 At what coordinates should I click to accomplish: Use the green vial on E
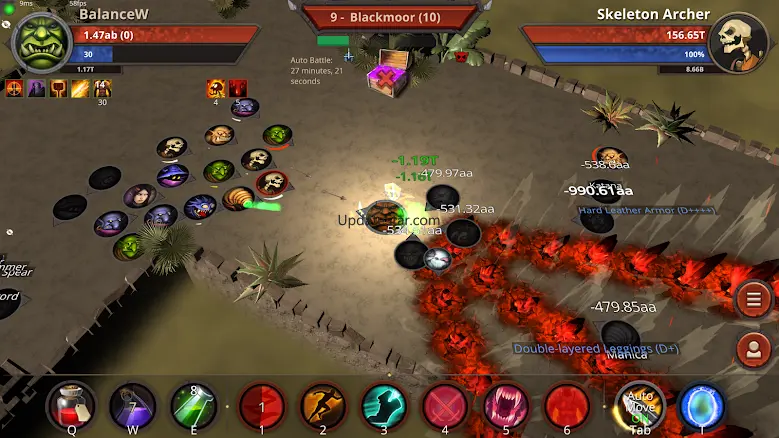pyautogui.click(x=195, y=407)
